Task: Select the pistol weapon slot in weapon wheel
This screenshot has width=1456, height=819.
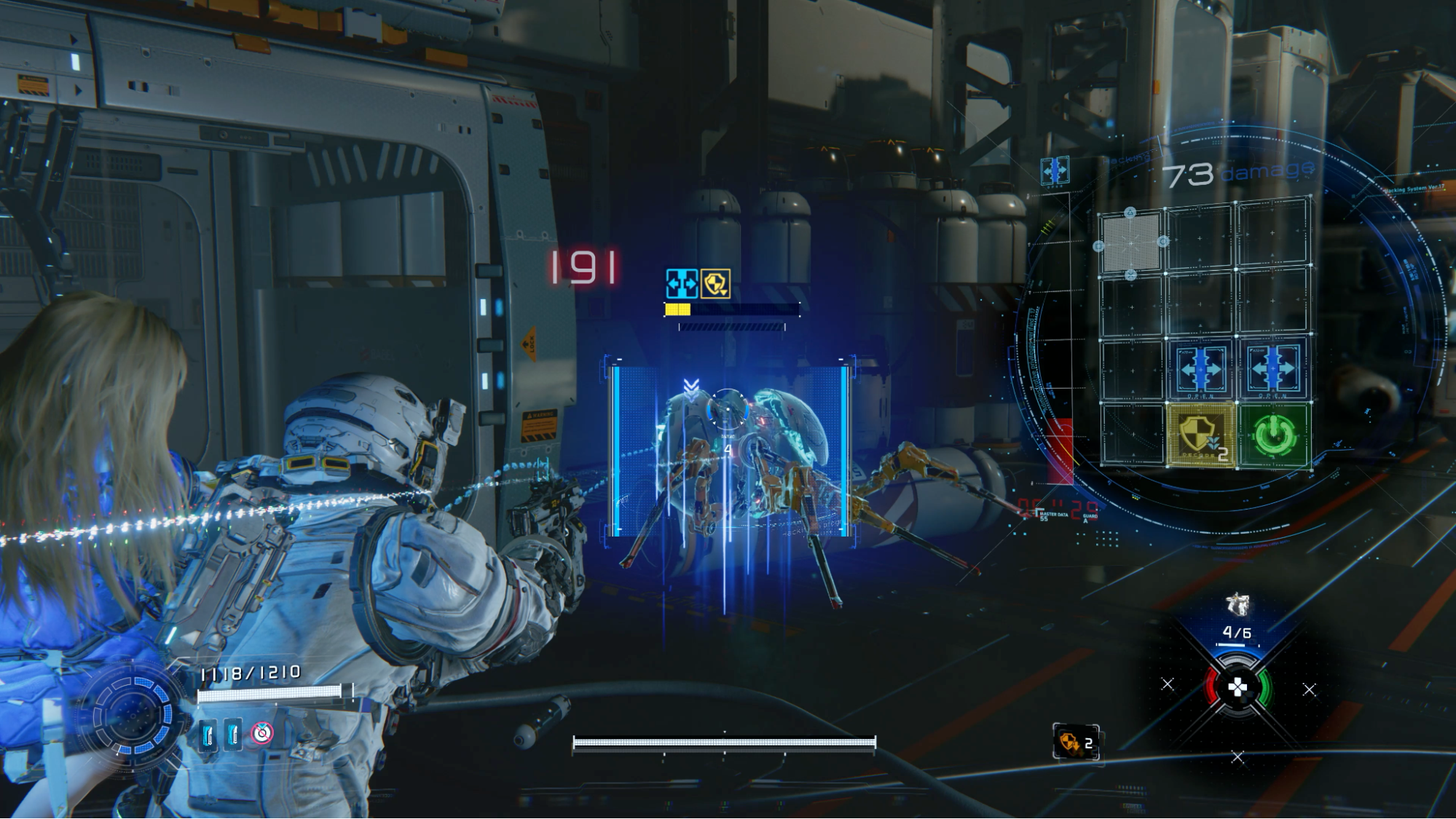Action: pos(1237,605)
